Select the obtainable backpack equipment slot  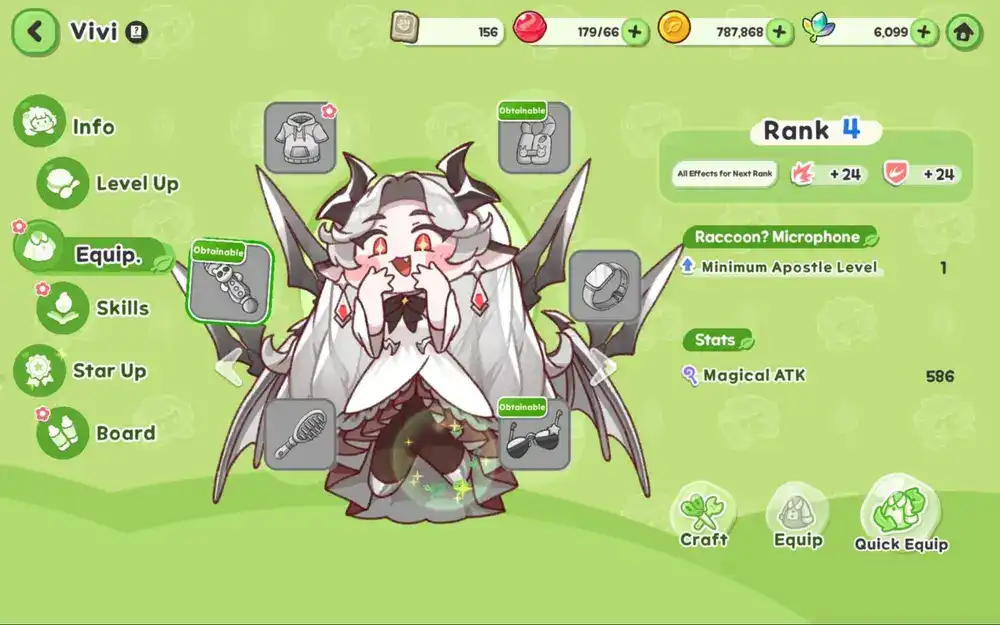point(534,138)
